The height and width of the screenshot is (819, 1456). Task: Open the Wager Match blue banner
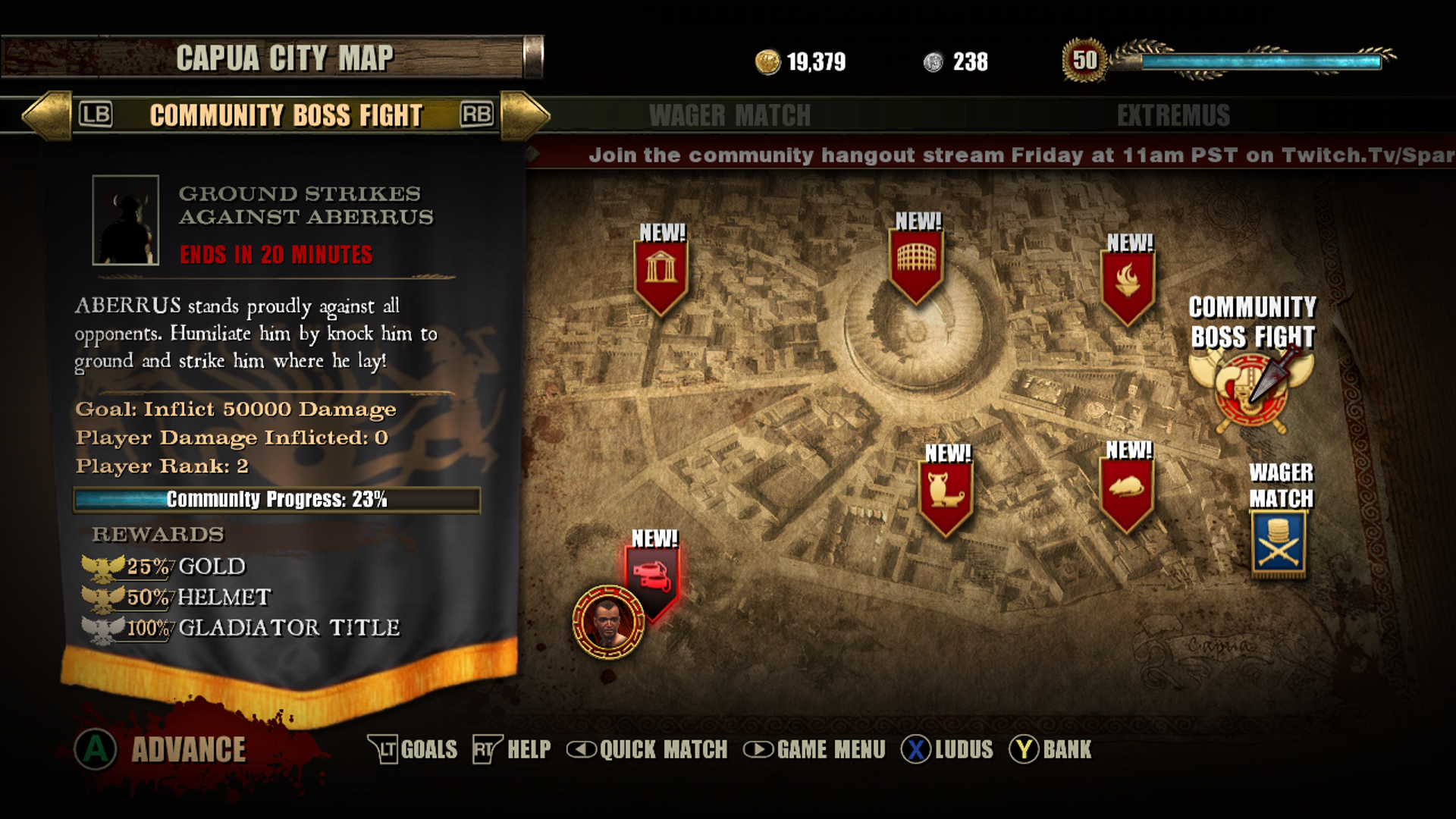point(1279,542)
